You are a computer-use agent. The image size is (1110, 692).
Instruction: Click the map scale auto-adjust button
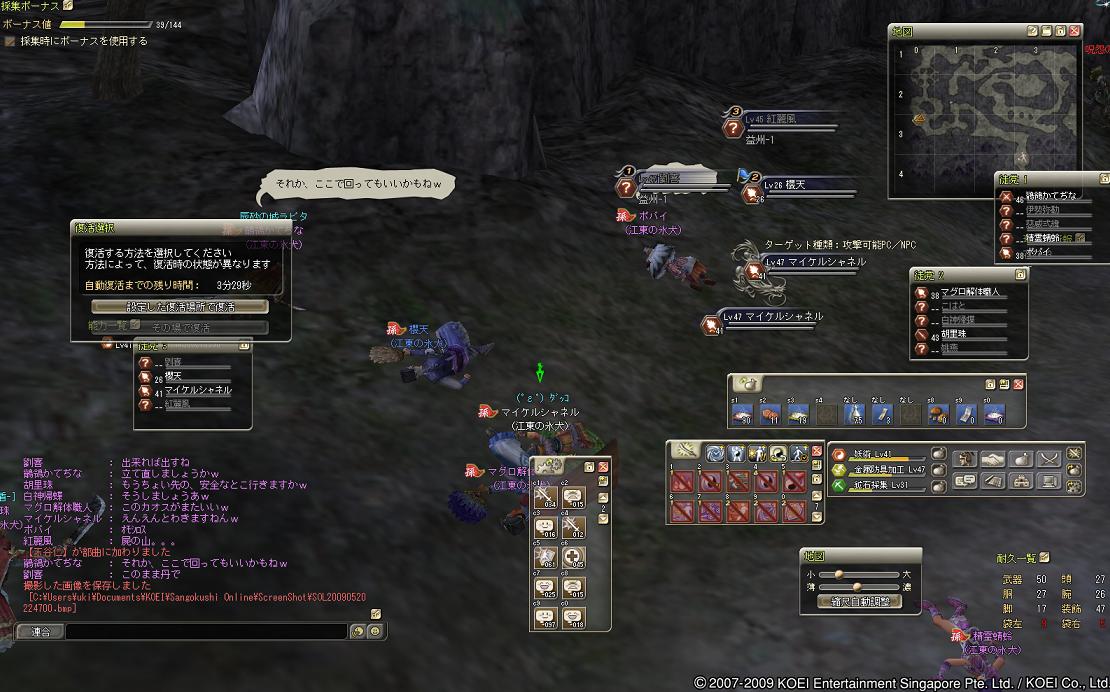pos(859,602)
